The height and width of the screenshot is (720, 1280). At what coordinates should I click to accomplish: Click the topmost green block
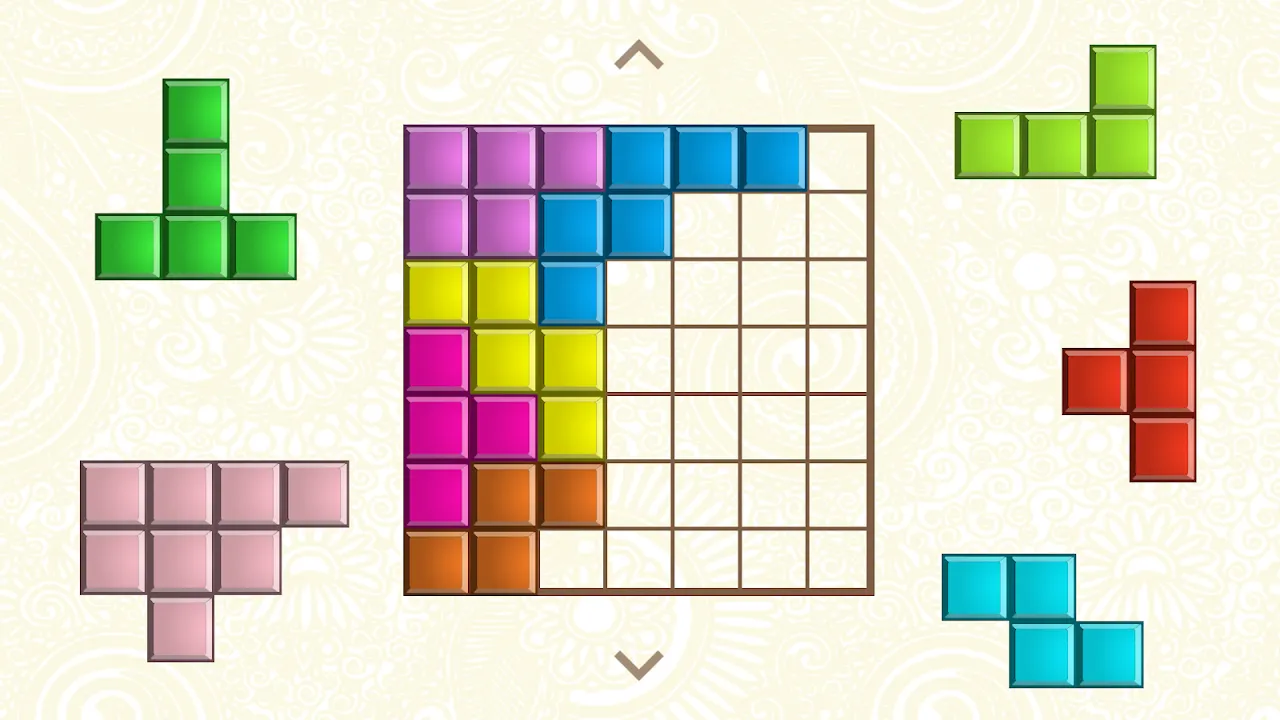[195, 110]
